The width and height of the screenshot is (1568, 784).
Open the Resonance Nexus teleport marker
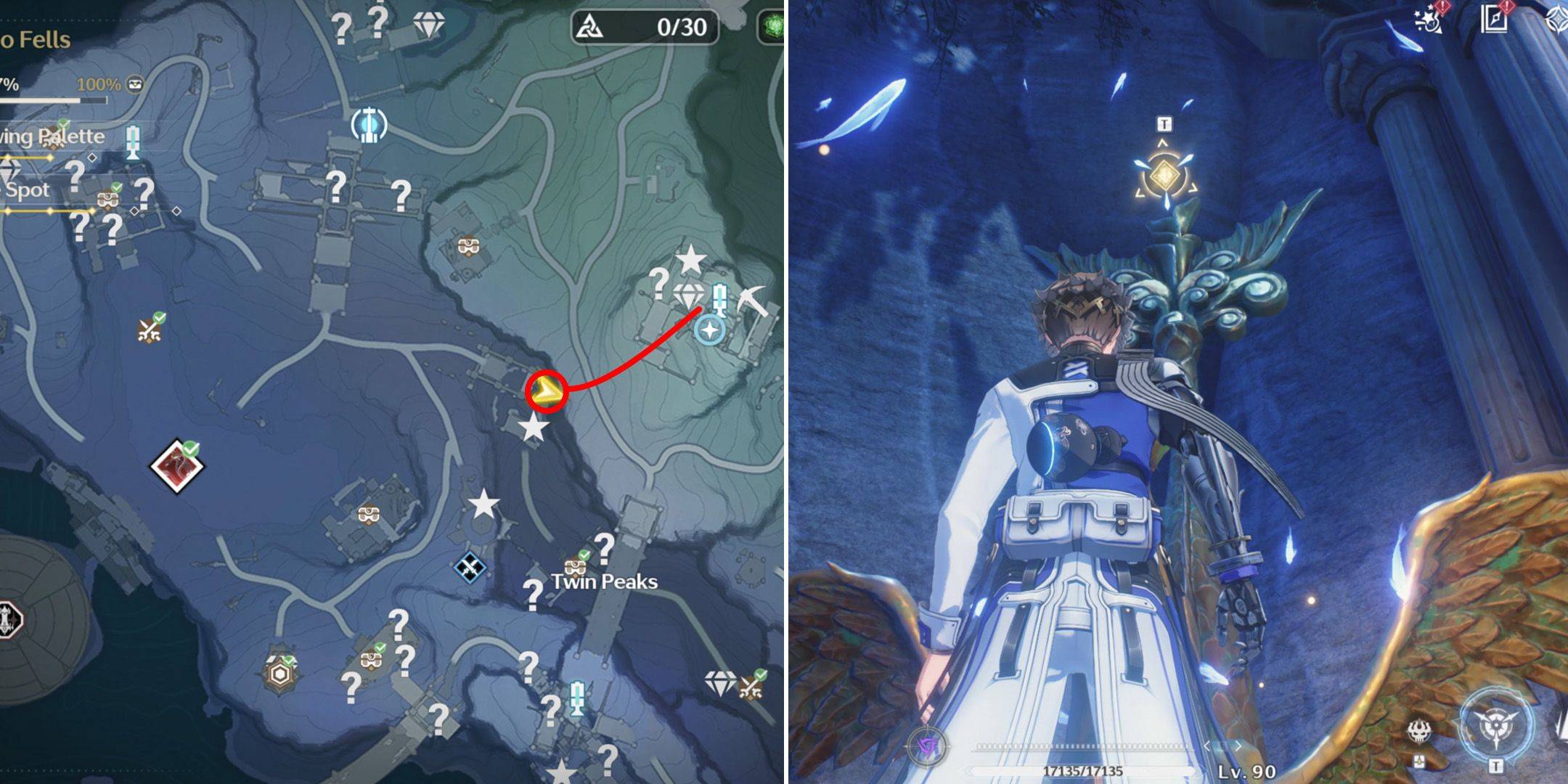(x=369, y=125)
